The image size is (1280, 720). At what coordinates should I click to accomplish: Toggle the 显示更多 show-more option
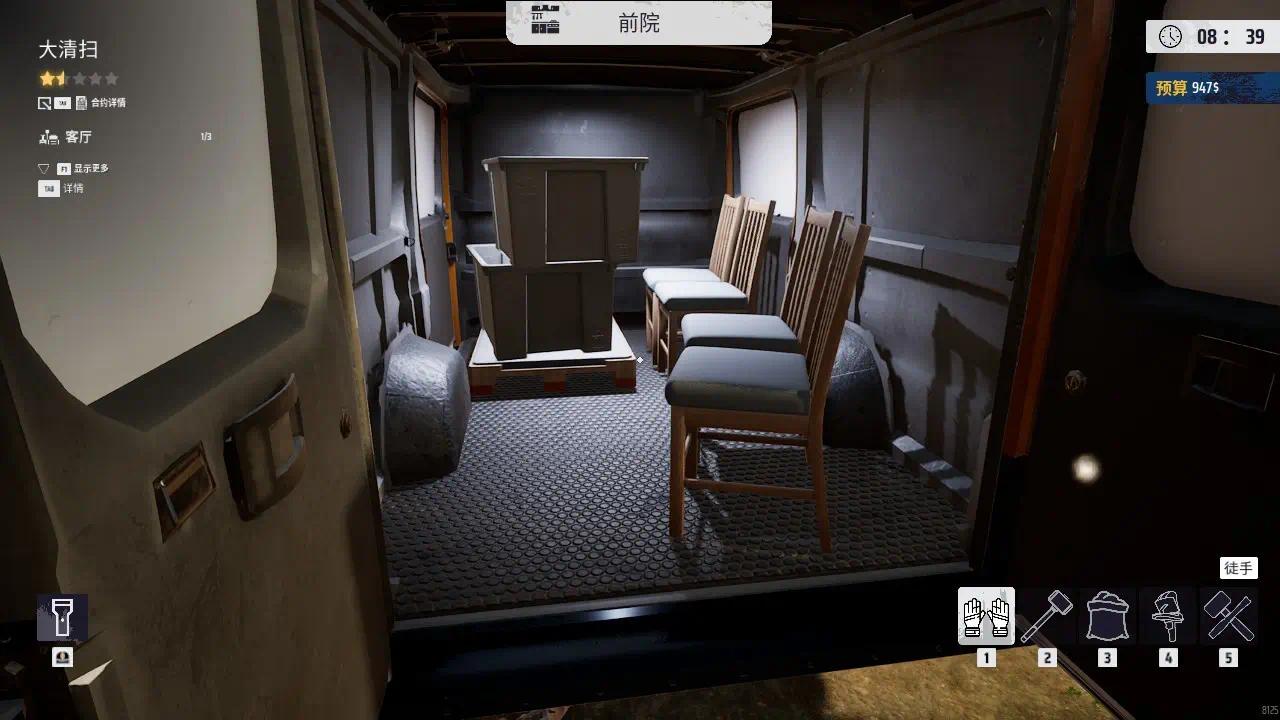tap(88, 168)
